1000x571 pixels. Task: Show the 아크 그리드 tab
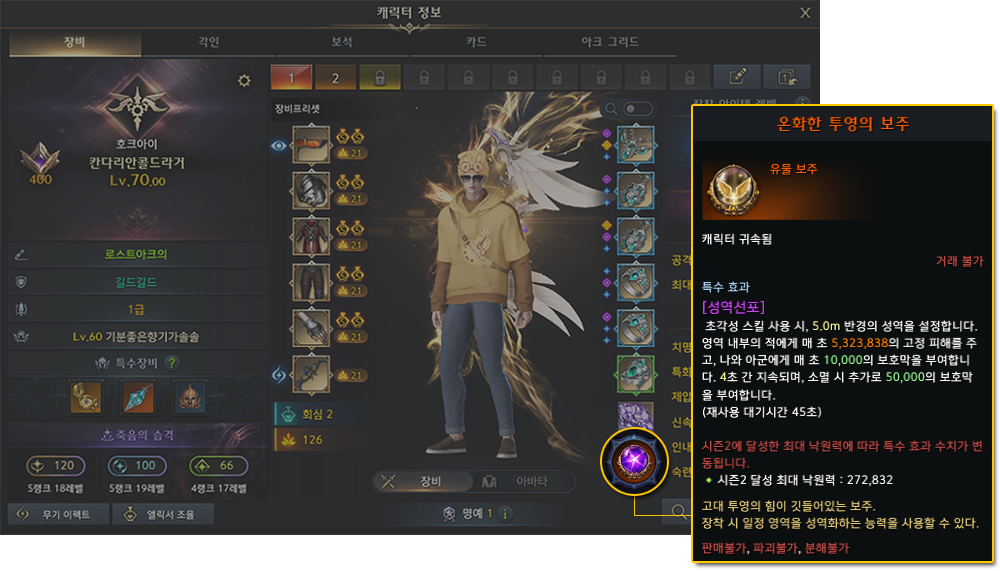tap(610, 43)
